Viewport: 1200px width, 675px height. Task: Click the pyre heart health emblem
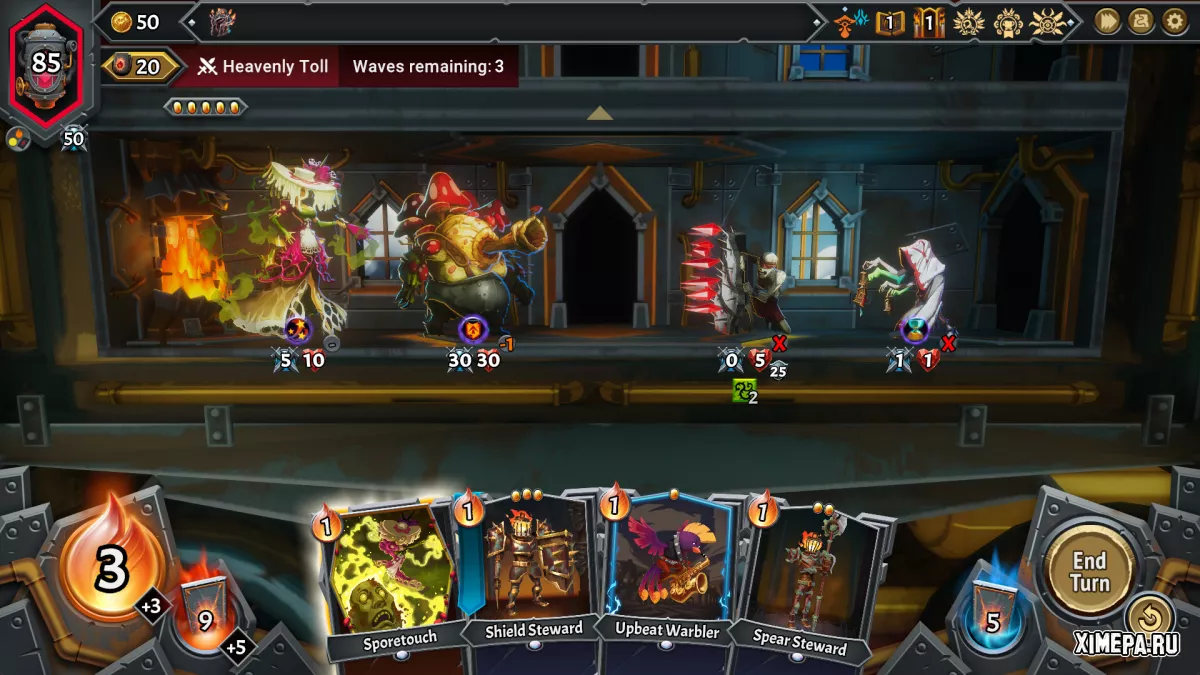point(47,63)
